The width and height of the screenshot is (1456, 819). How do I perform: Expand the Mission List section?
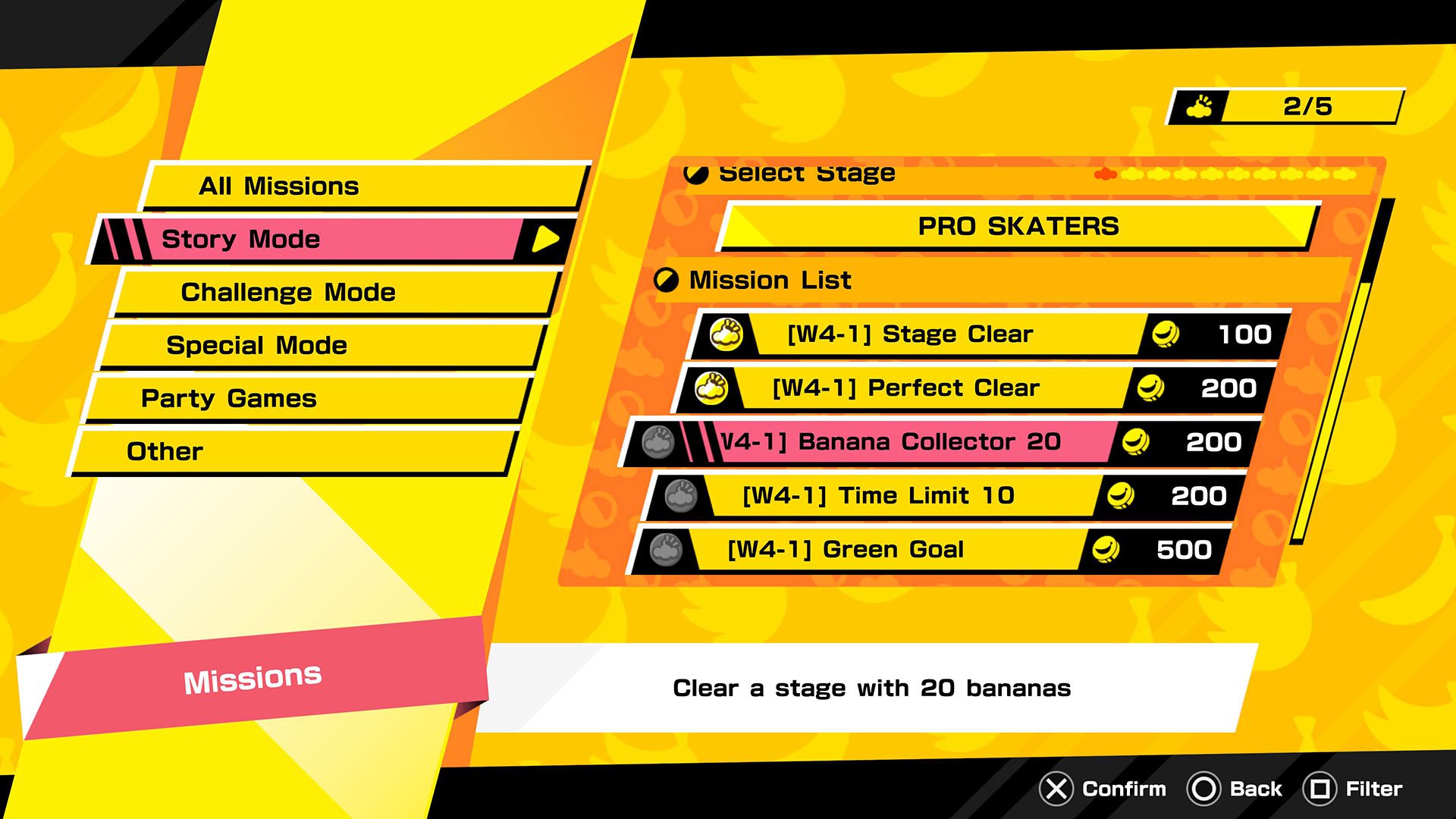[x=768, y=280]
